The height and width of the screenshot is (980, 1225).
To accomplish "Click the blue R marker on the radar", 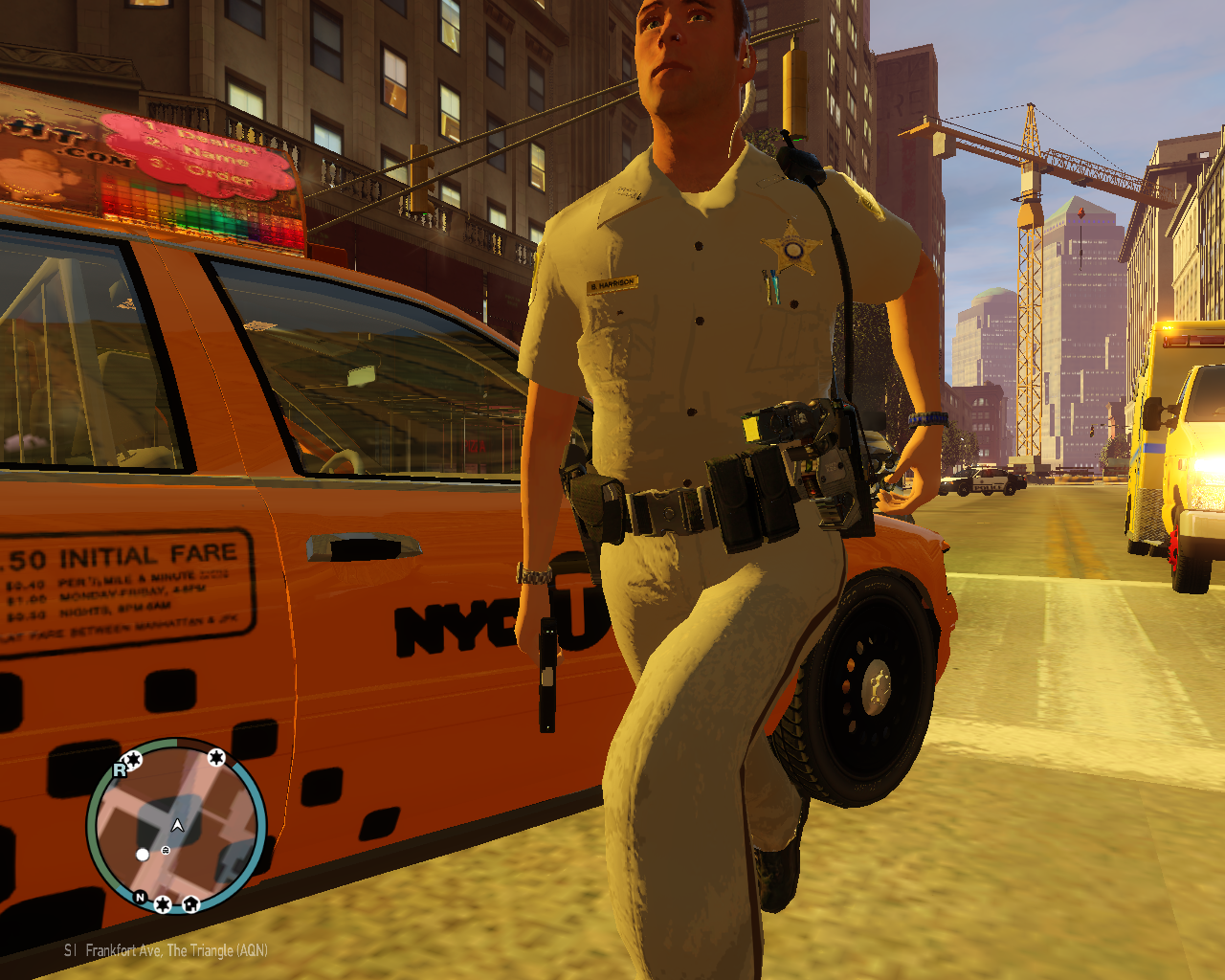I will (x=120, y=769).
